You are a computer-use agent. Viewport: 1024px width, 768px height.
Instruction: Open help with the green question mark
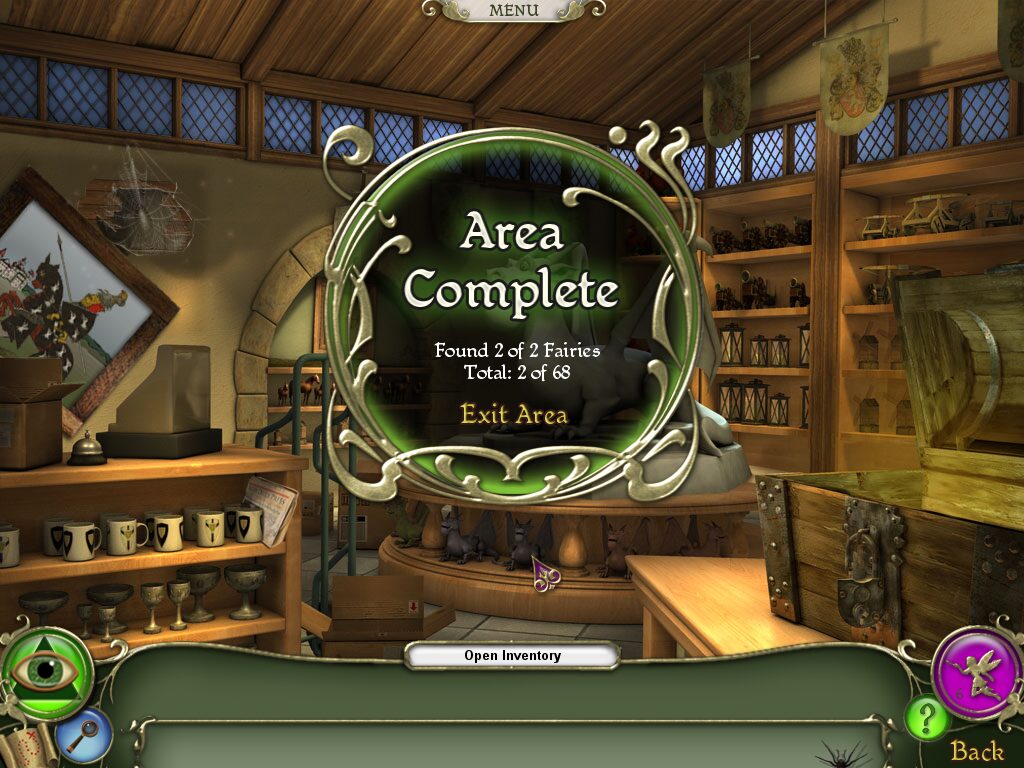(926, 719)
